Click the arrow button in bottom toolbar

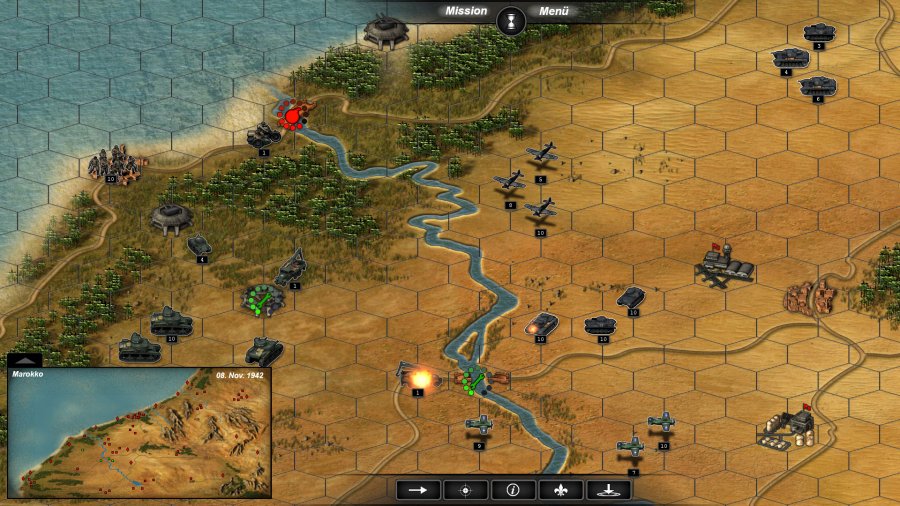click(x=418, y=489)
